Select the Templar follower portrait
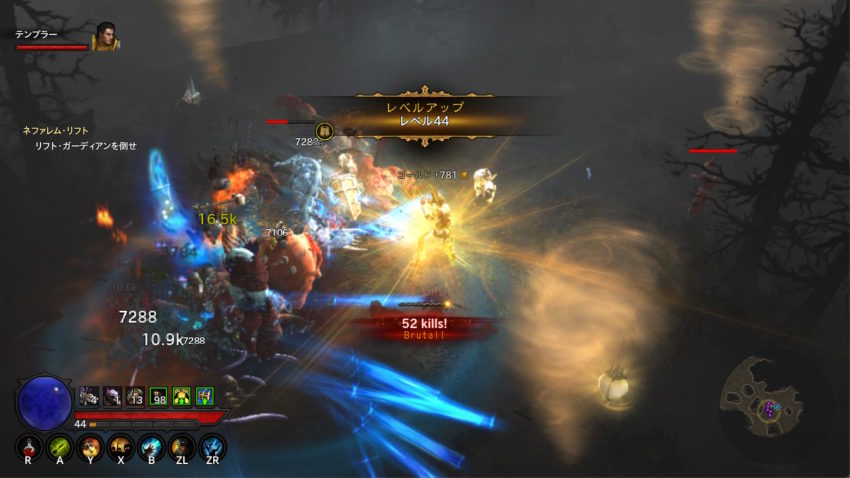The height and width of the screenshot is (478, 850). pos(104,39)
